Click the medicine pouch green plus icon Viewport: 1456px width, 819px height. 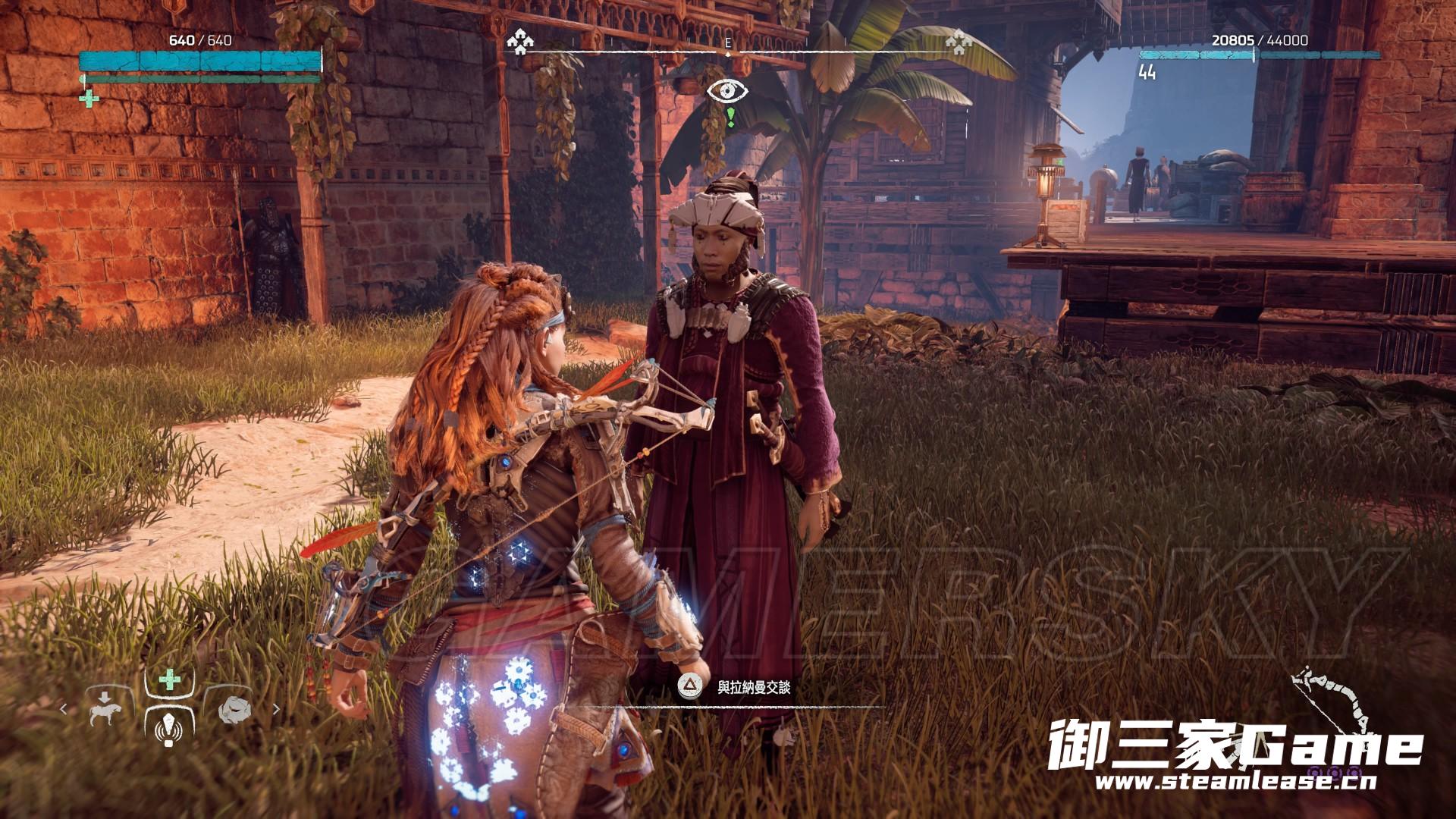point(89,98)
